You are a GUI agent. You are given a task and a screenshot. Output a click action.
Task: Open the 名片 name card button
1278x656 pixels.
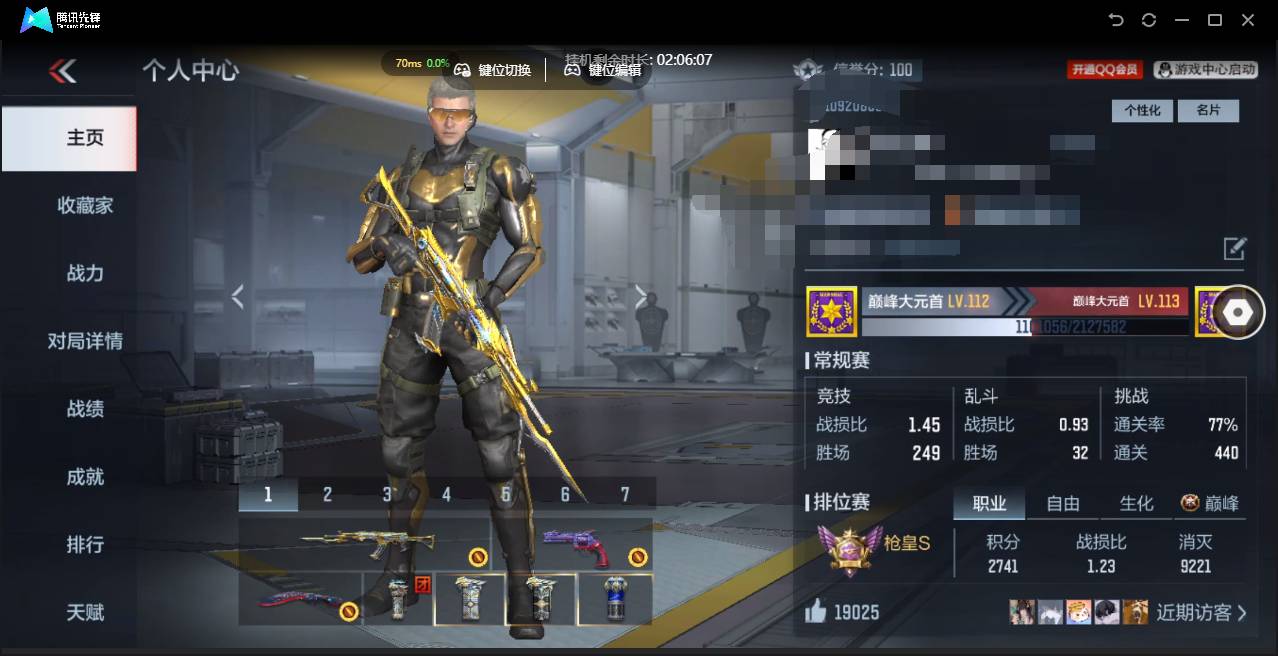1208,111
